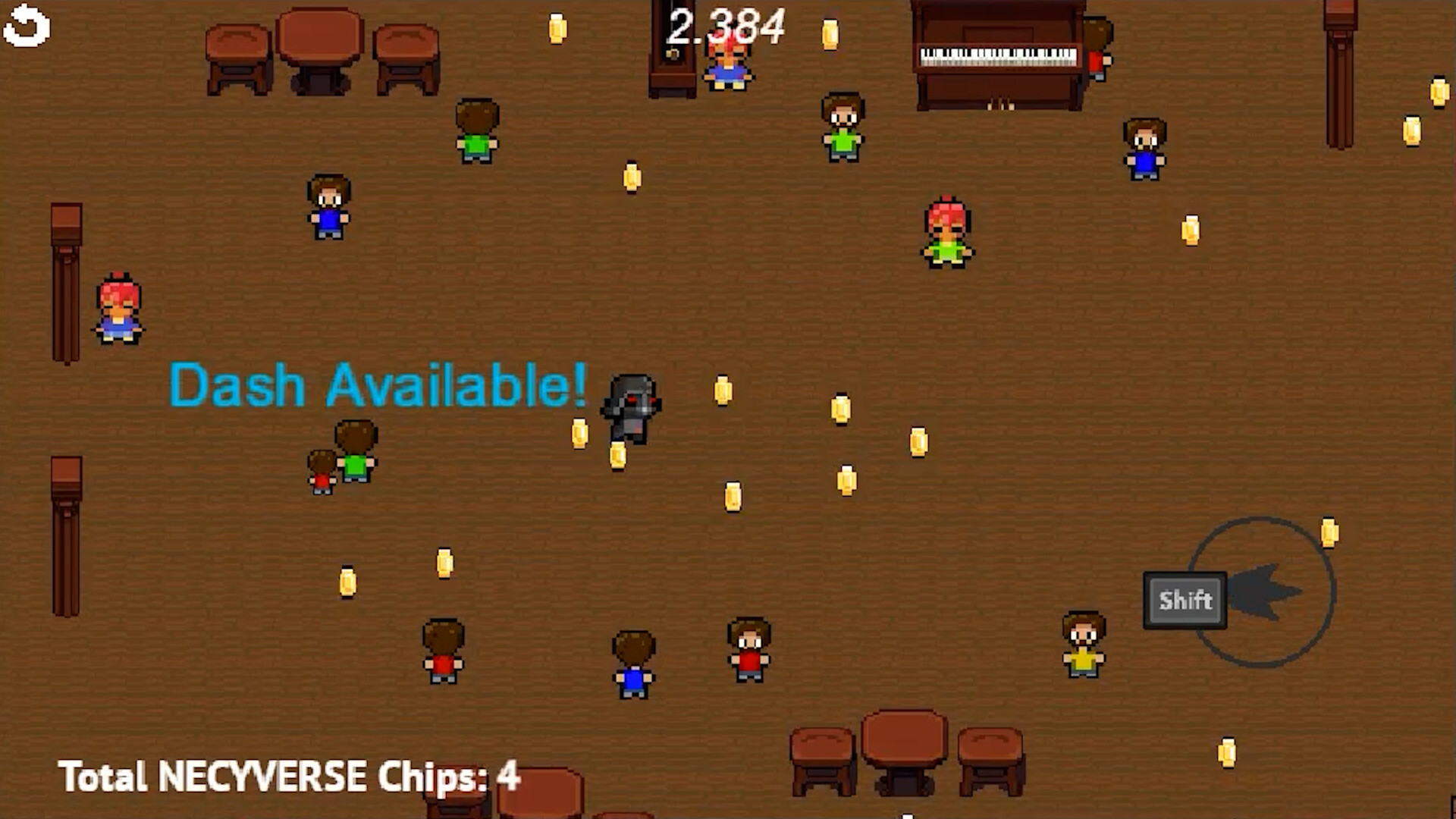Click the piano at the top

coord(997,57)
